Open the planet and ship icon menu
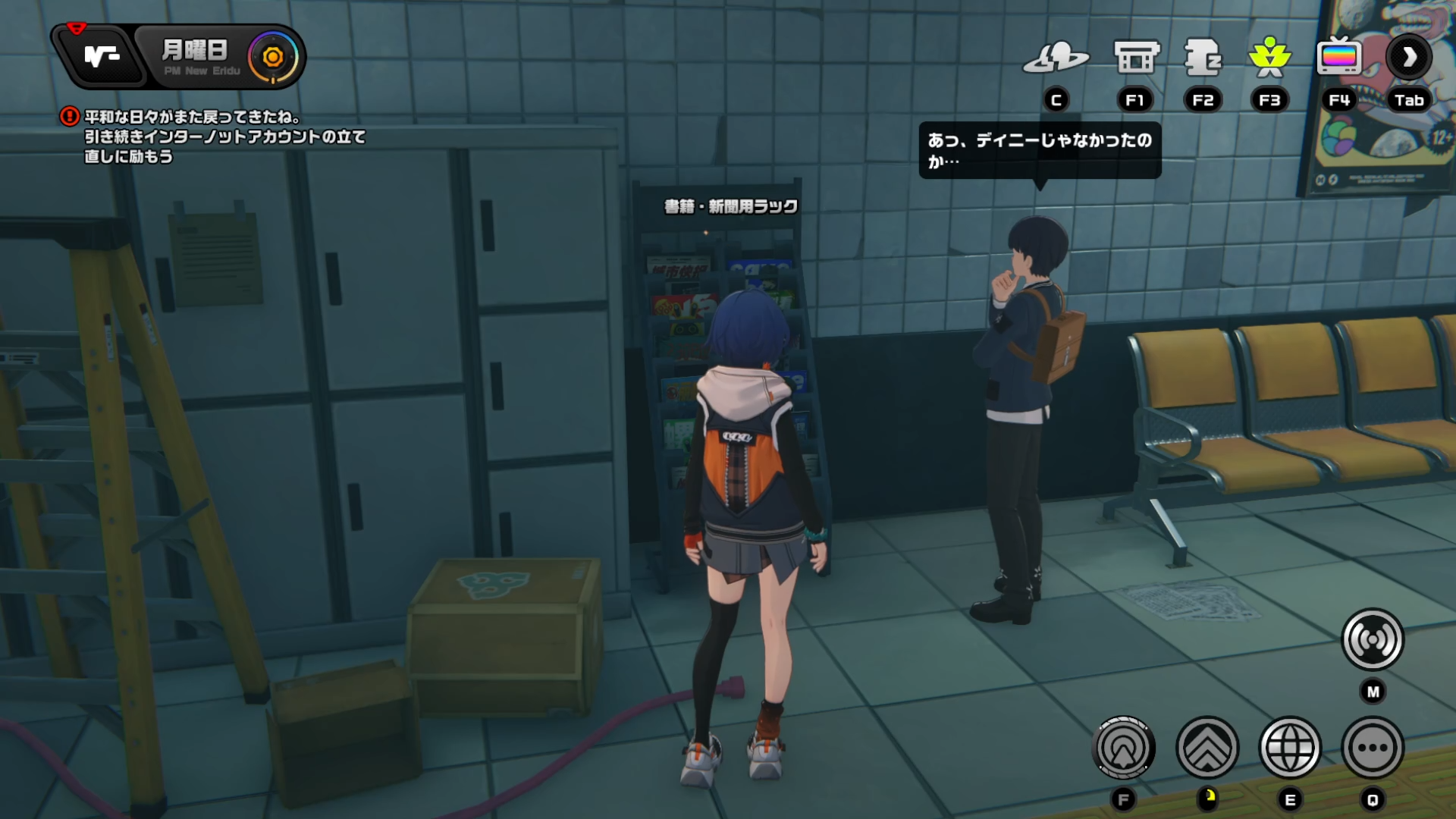Viewport: 1456px width, 819px height. [1056, 58]
